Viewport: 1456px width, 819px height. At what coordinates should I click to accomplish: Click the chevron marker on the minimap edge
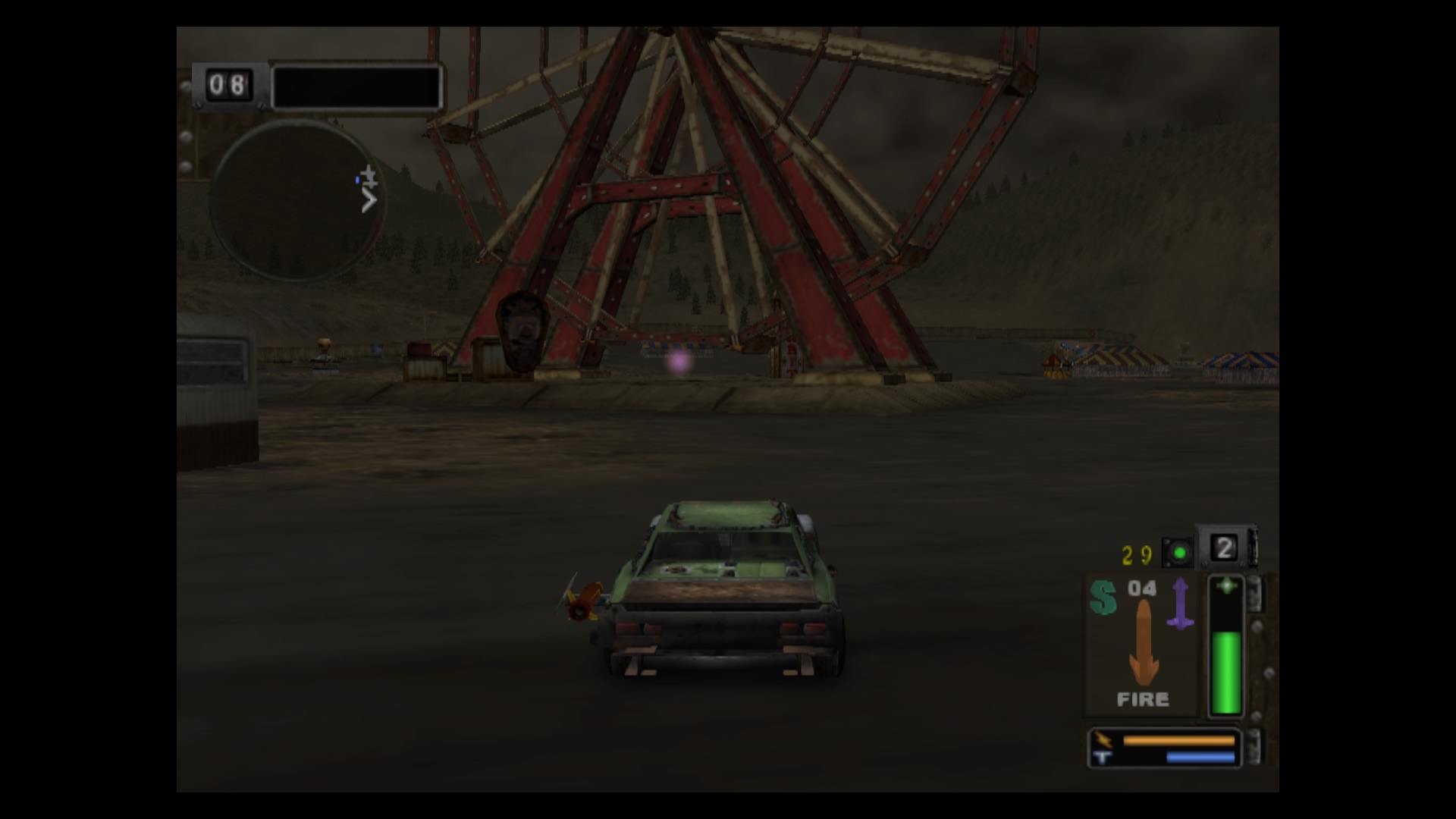[x=369, y=200]
